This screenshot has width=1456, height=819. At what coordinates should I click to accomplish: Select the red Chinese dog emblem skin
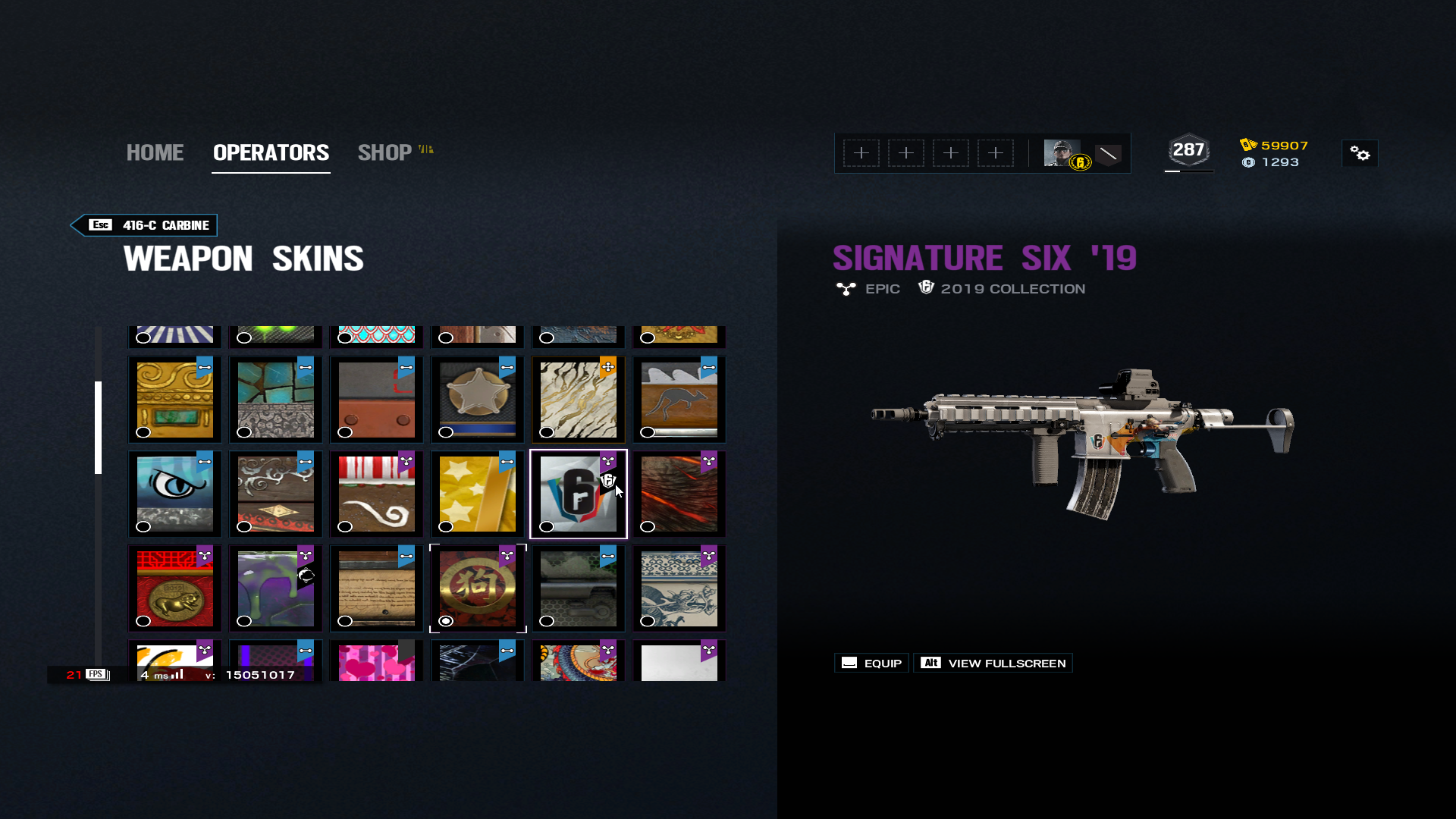click(x=477, y=588)
